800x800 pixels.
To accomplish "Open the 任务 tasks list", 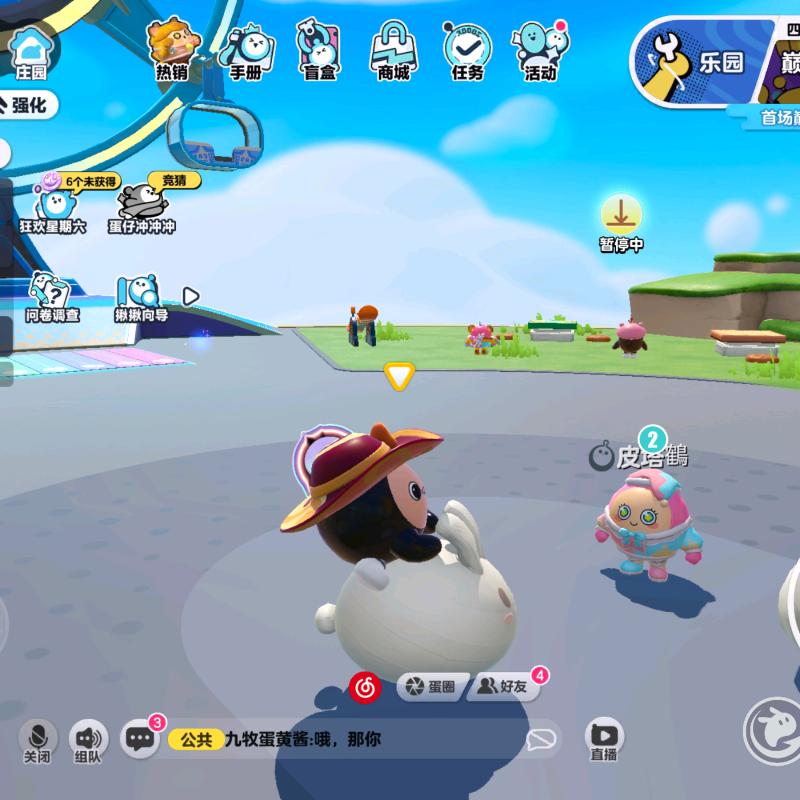I will tap(466, 49).
